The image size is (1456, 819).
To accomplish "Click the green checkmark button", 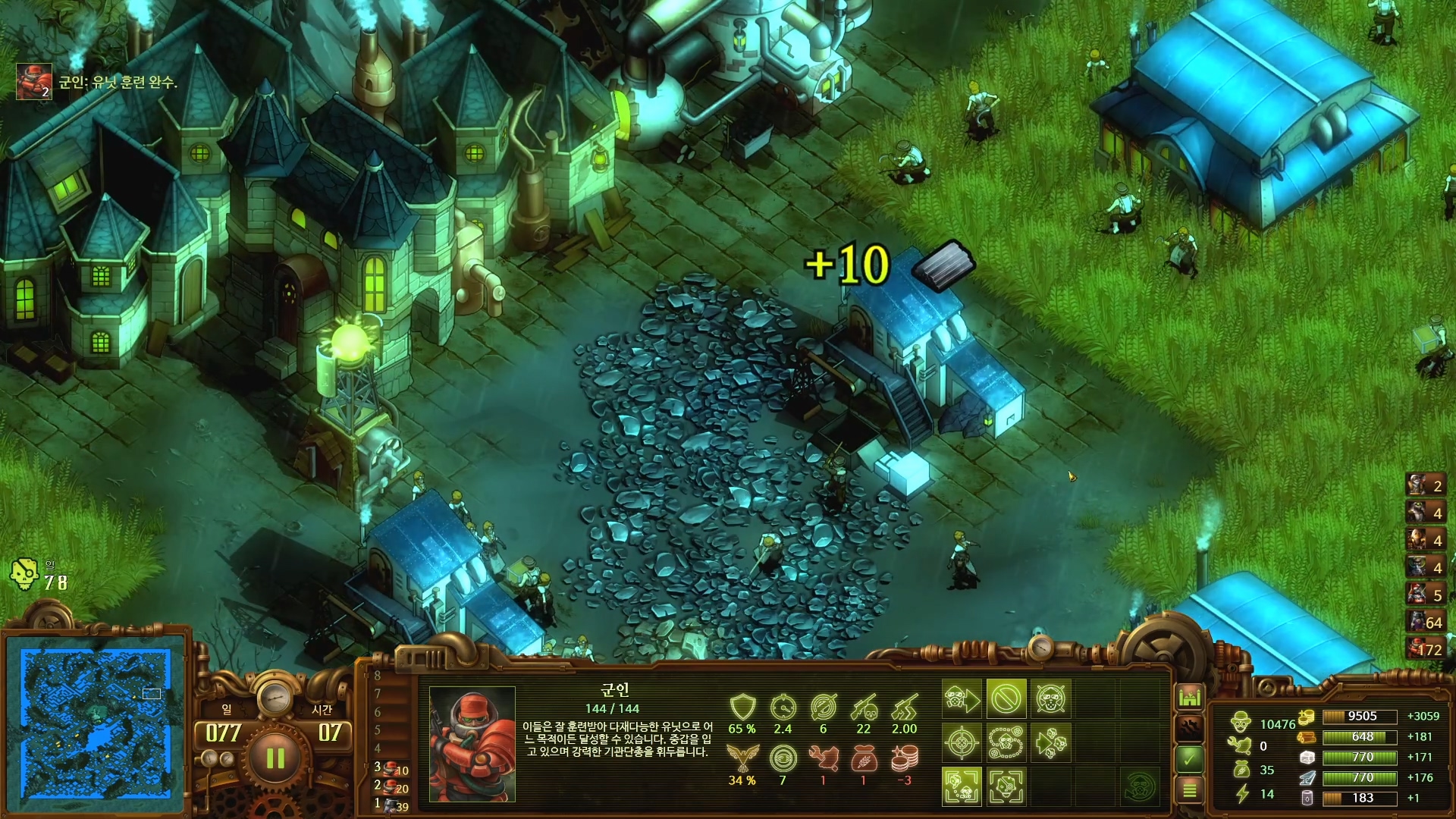I will [1189, 758].
